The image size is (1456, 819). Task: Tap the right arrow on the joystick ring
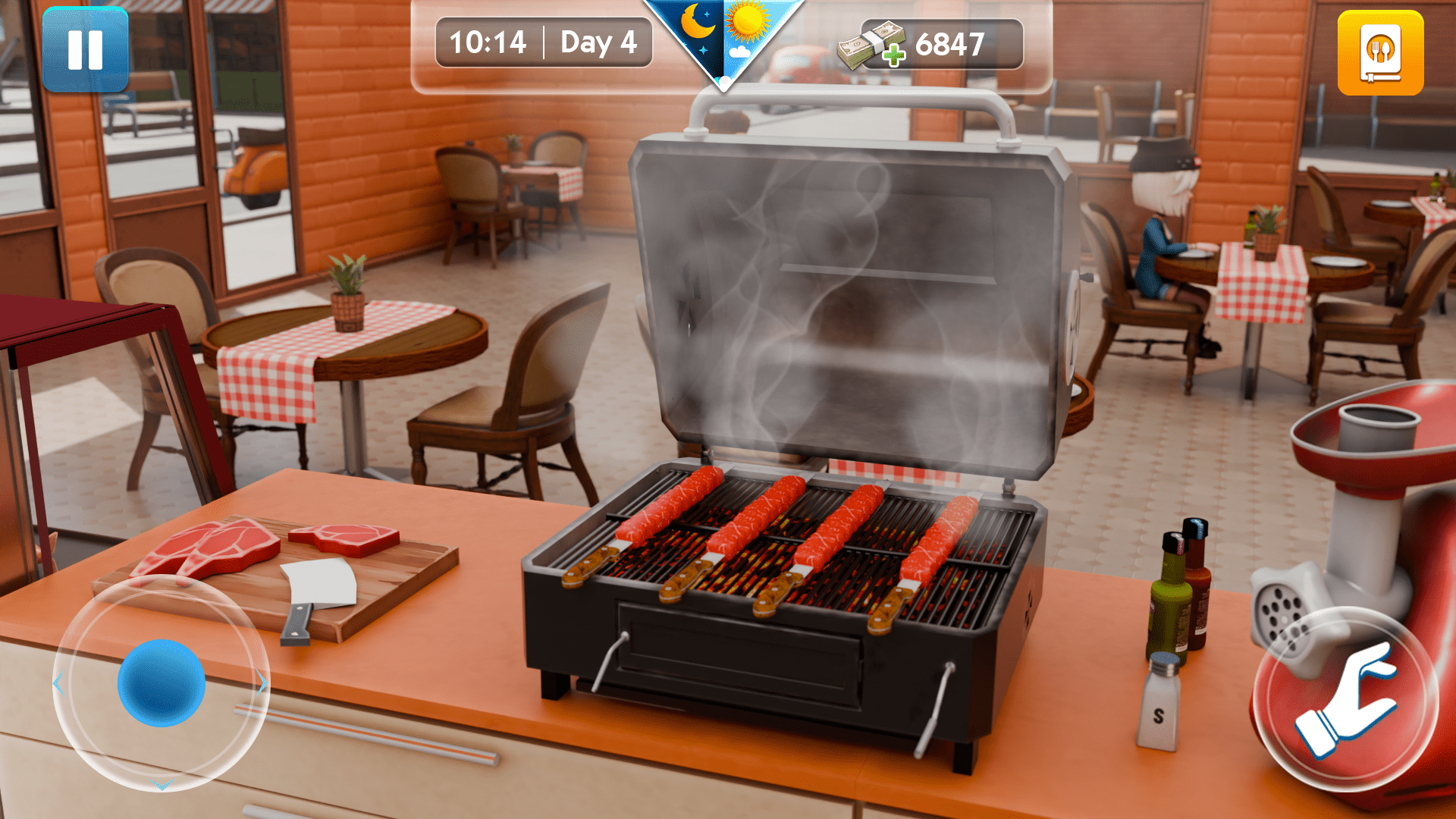pos(262,682)
